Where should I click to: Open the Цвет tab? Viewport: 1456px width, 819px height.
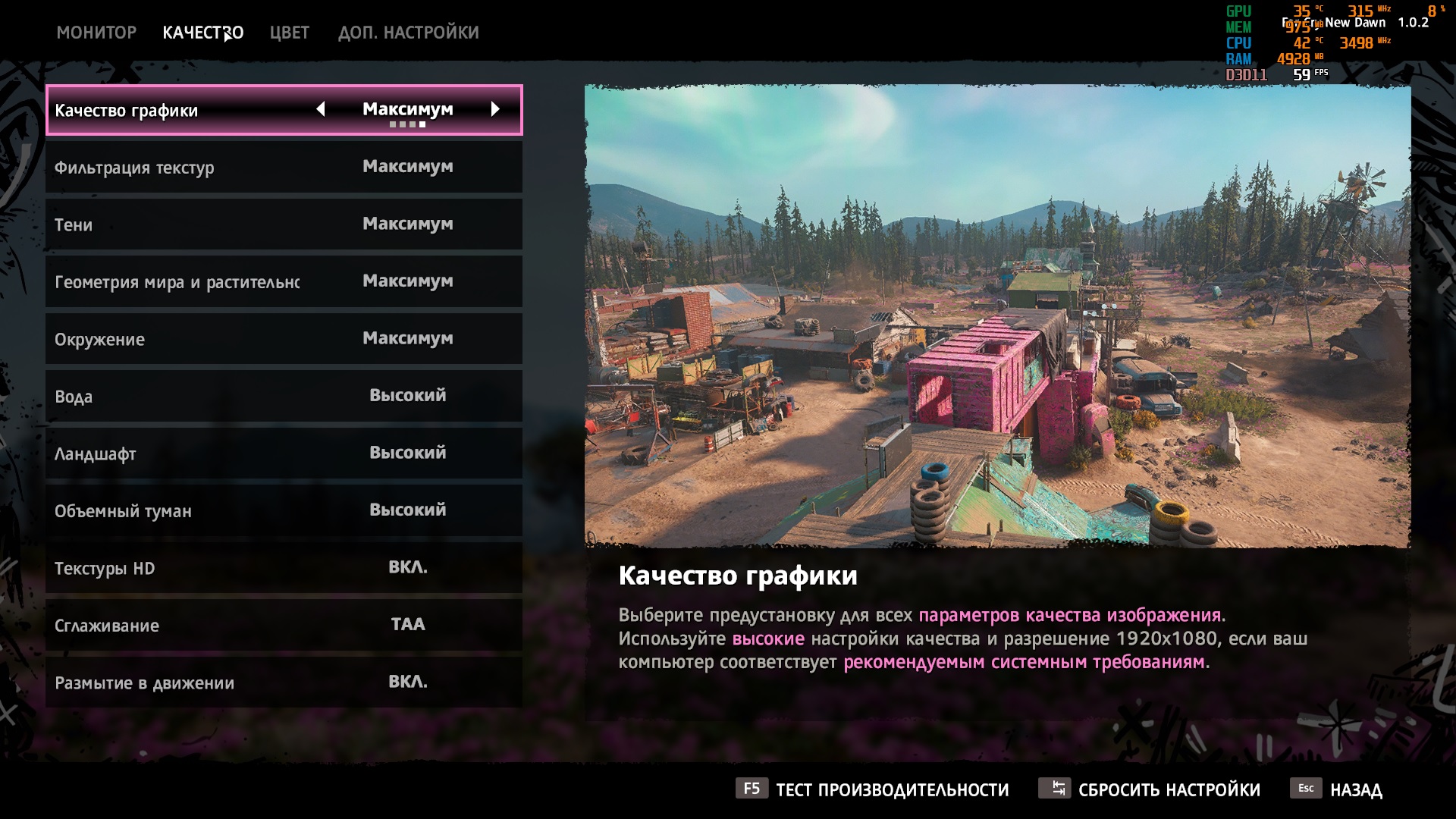pyautogui.click(x=289, y=33)
